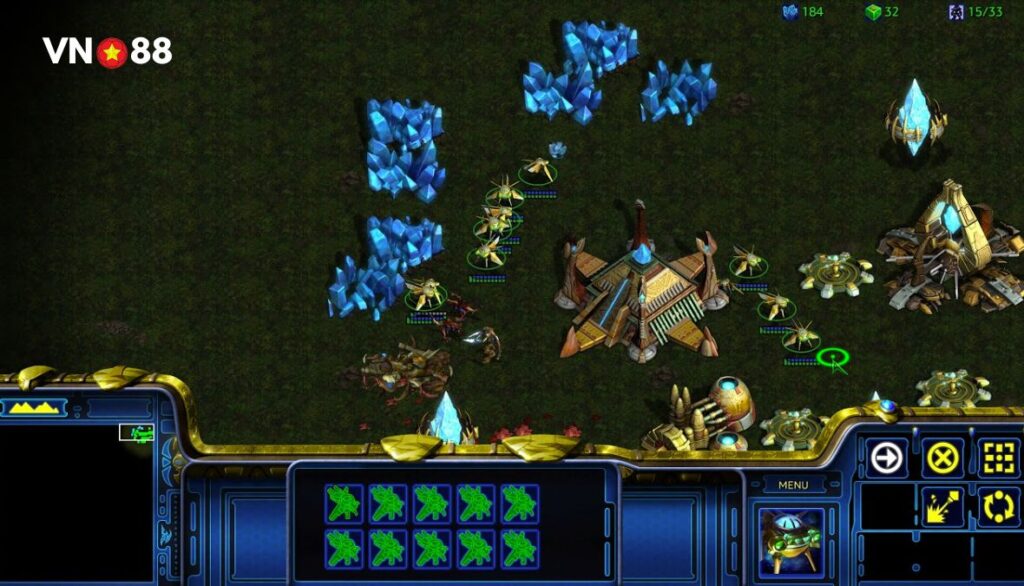Issue the Stop command (circled X)
1024x586 pixels.
942,458
